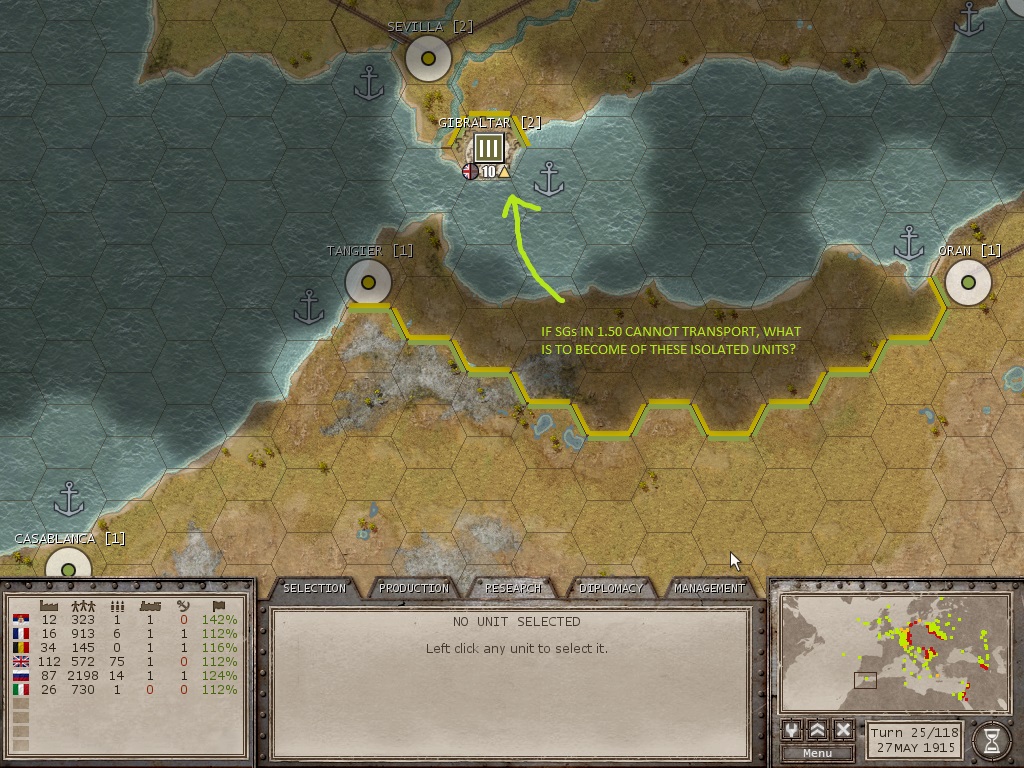Viewport: 1024px width, 768px height.
Task: Open the game Menu
Action: tap(817, 753)
